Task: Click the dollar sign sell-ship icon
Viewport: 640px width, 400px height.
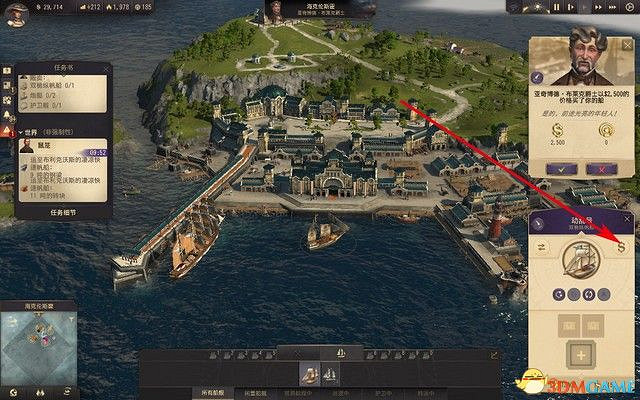Action: pyautogui.click(x=621, y=246)
